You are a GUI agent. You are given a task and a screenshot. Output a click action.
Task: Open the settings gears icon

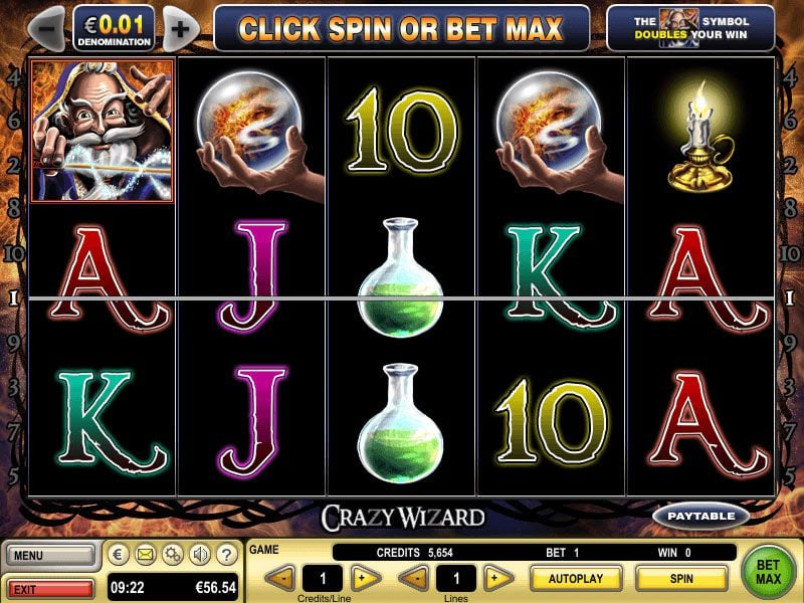point(172,554)
